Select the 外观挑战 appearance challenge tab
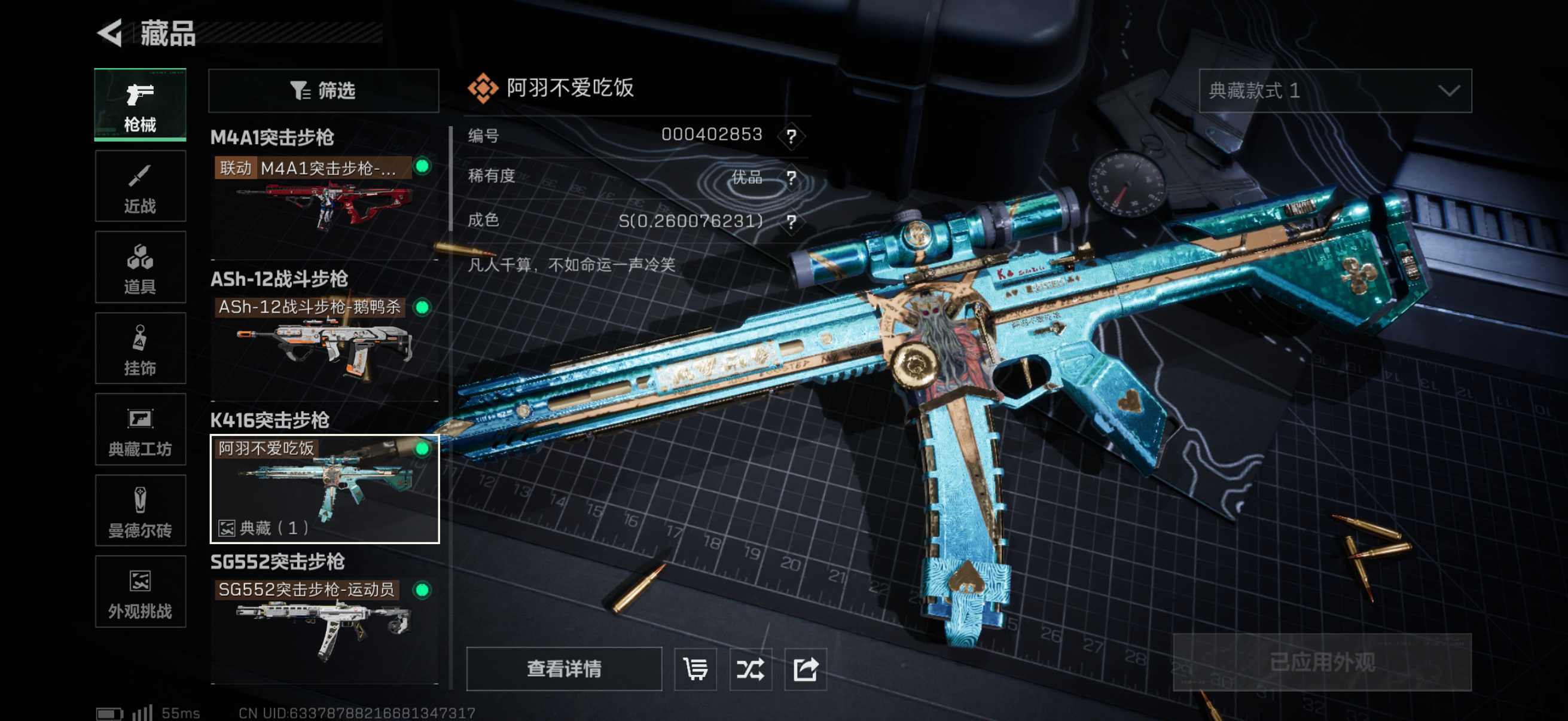This screenshot has height=721, width=1568. pyautogui.click(x=140, y=591)
